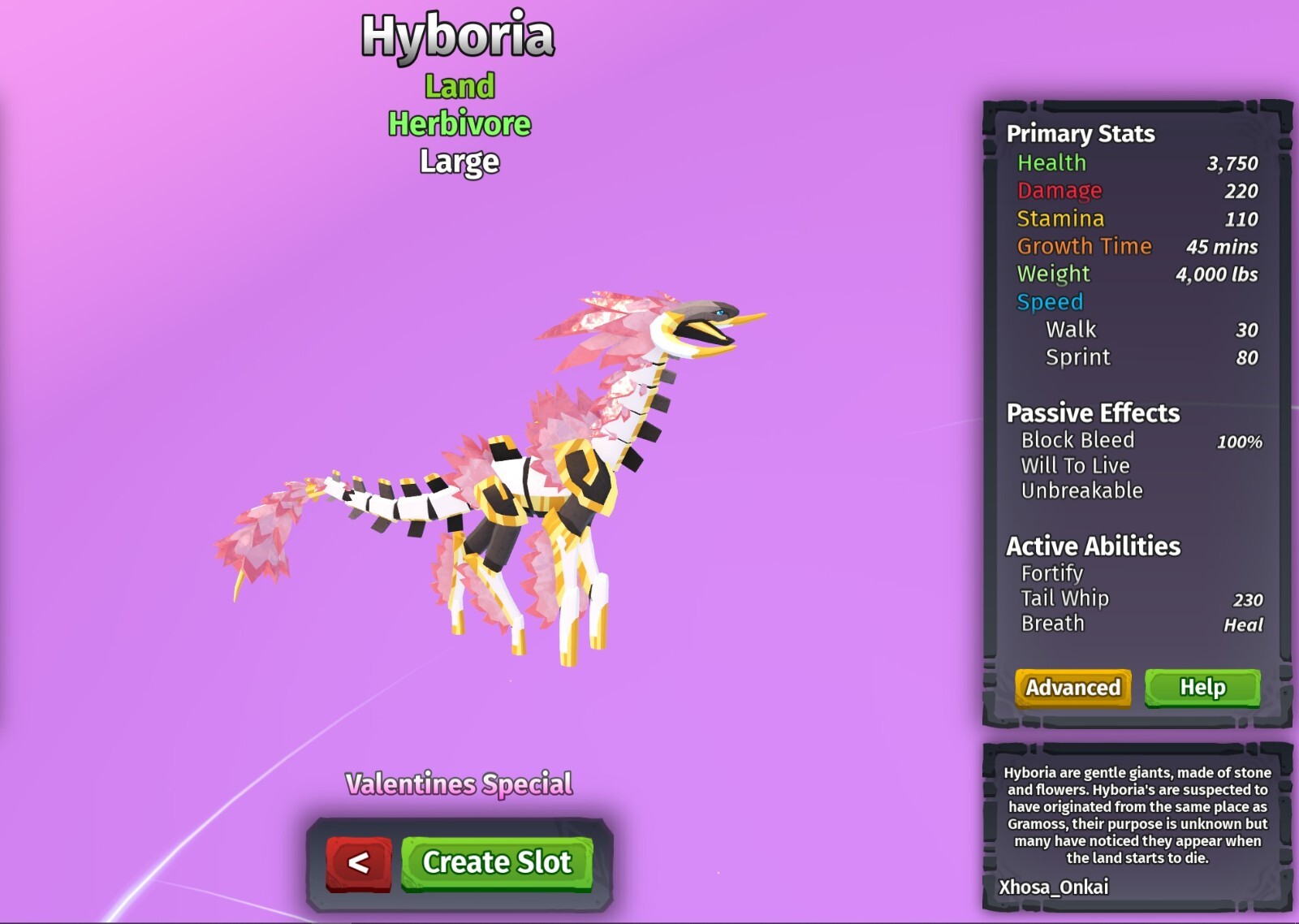Click the green Help button
Screen dimensions: 1299x924
coord(1204,687)
